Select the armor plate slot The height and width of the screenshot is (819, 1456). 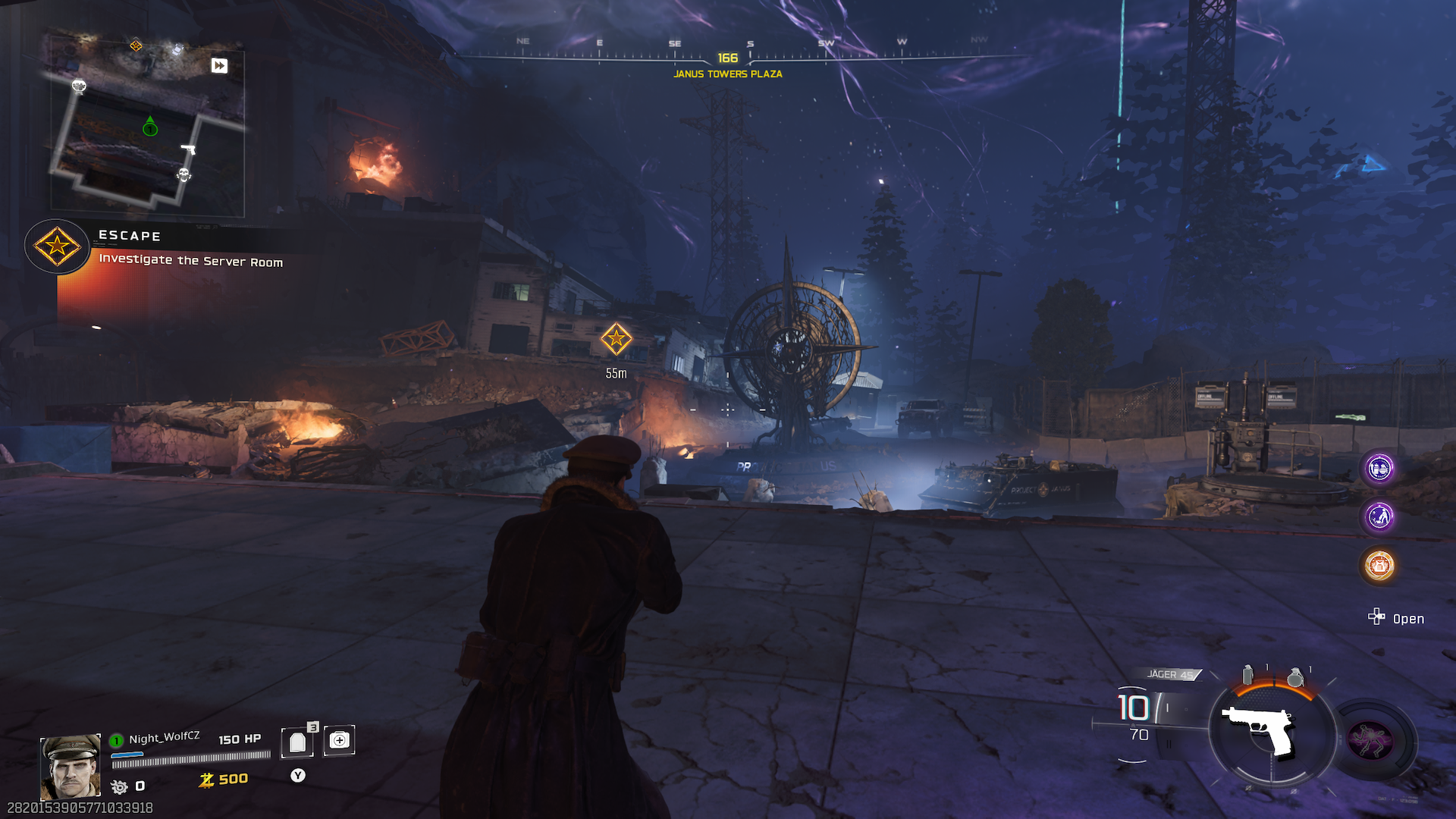[x=297, y=742]
